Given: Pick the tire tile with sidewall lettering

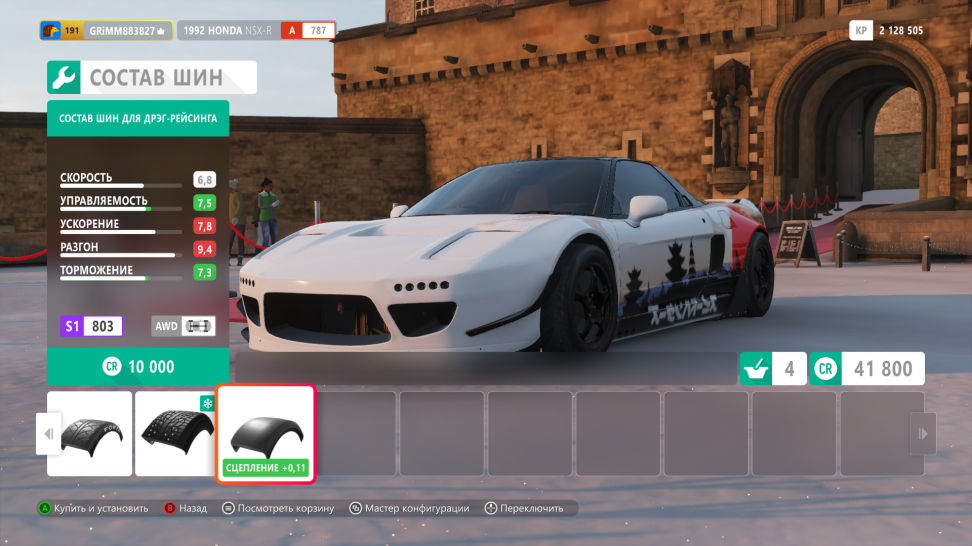Looking at the screenshot, I should [x=90, y=432].
